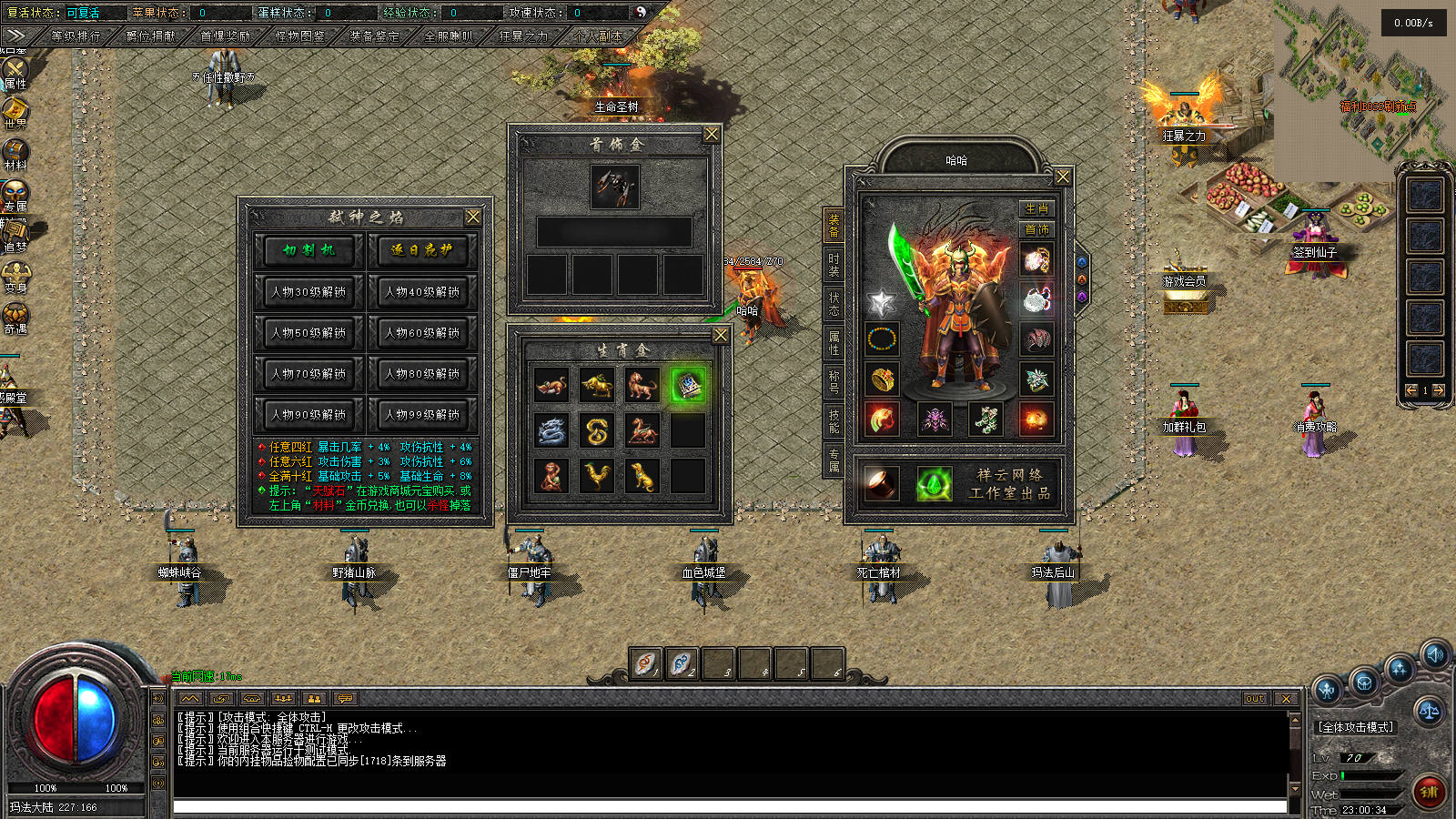Close the 生肖盒 zodiac box window

[721, 336]
